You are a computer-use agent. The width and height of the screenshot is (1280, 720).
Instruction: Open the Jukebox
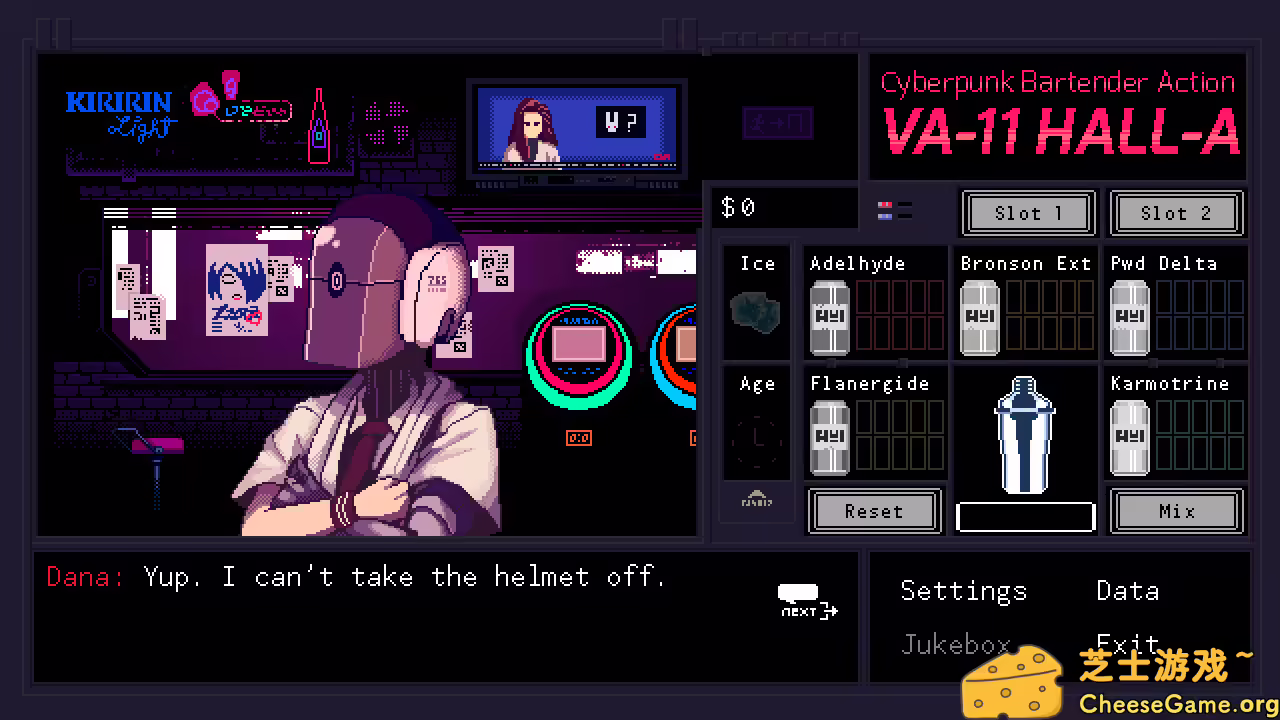click(955, 644)
